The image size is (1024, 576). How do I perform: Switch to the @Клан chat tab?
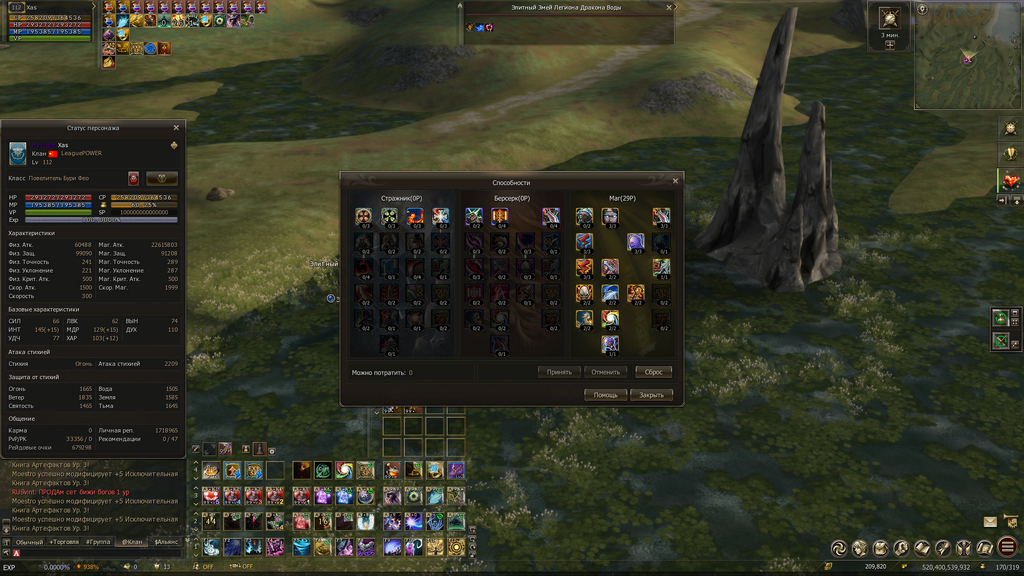(x=132, y=541)
